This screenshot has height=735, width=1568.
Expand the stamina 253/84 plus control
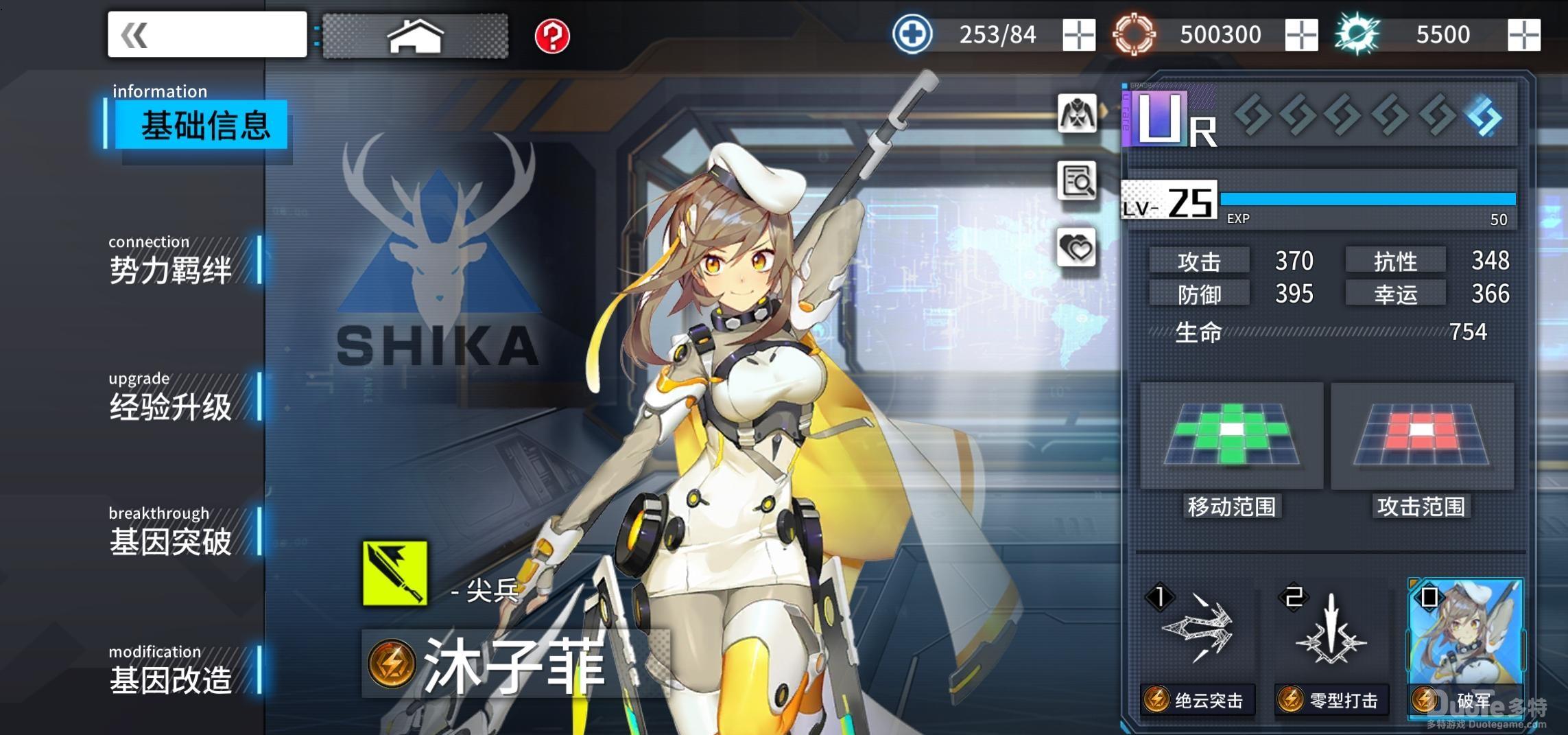[1080, 33]
